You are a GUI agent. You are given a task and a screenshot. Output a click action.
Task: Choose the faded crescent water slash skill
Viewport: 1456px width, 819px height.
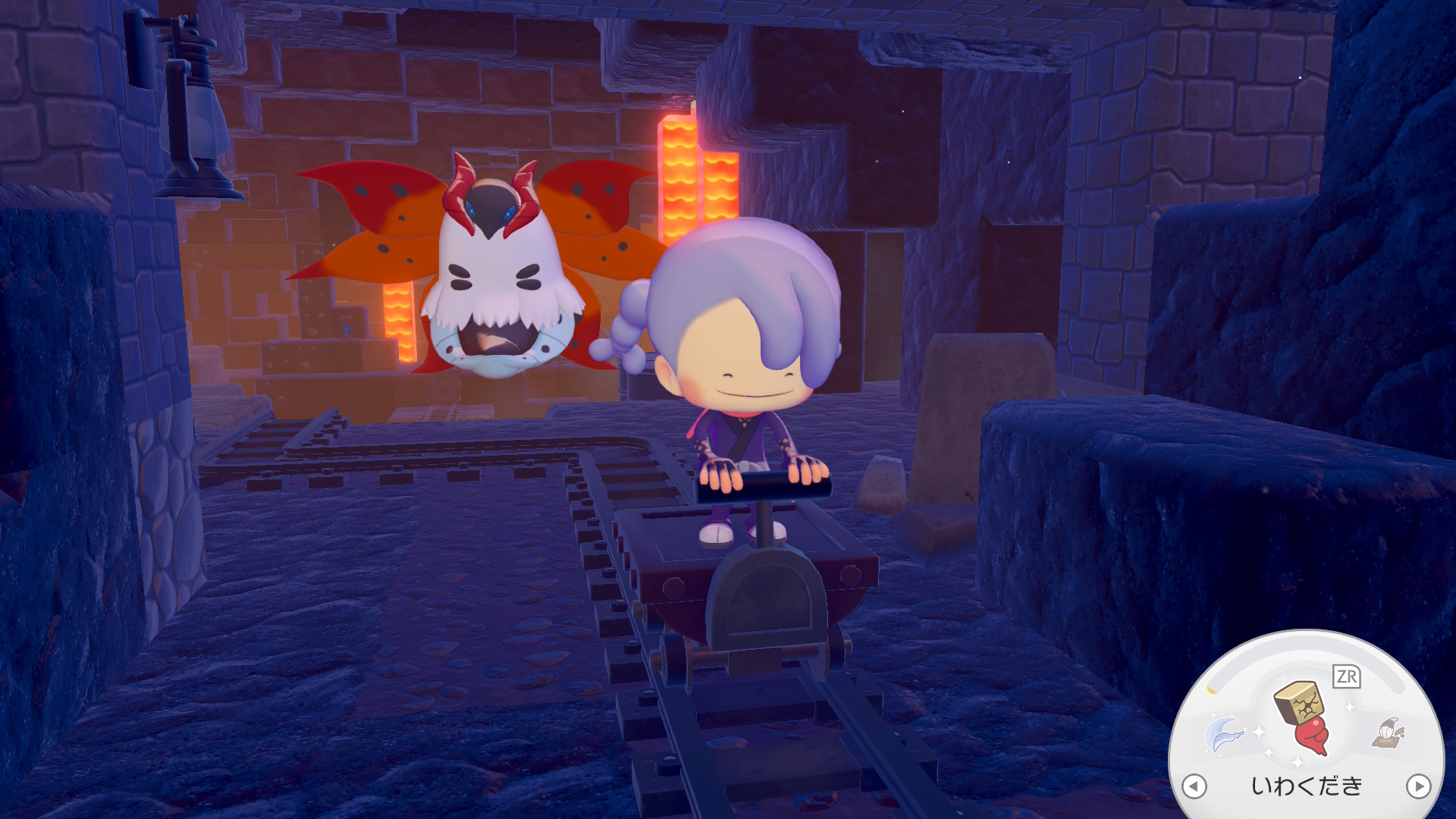coord(1224,734)
